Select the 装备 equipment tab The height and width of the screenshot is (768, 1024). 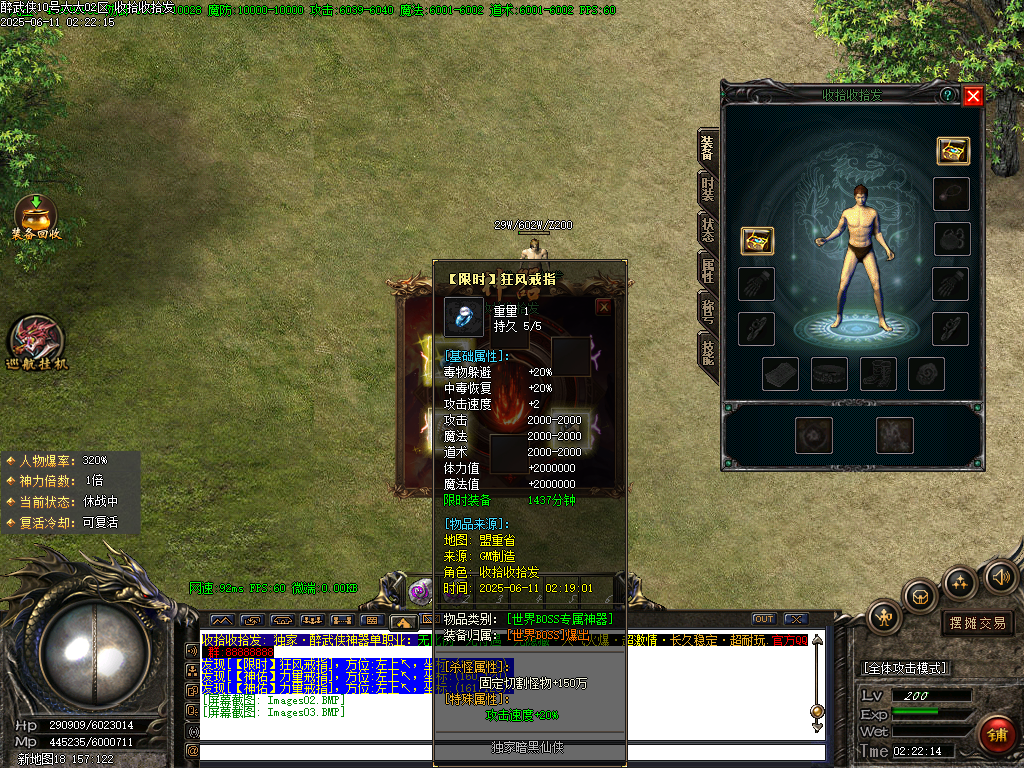[707, 148]
